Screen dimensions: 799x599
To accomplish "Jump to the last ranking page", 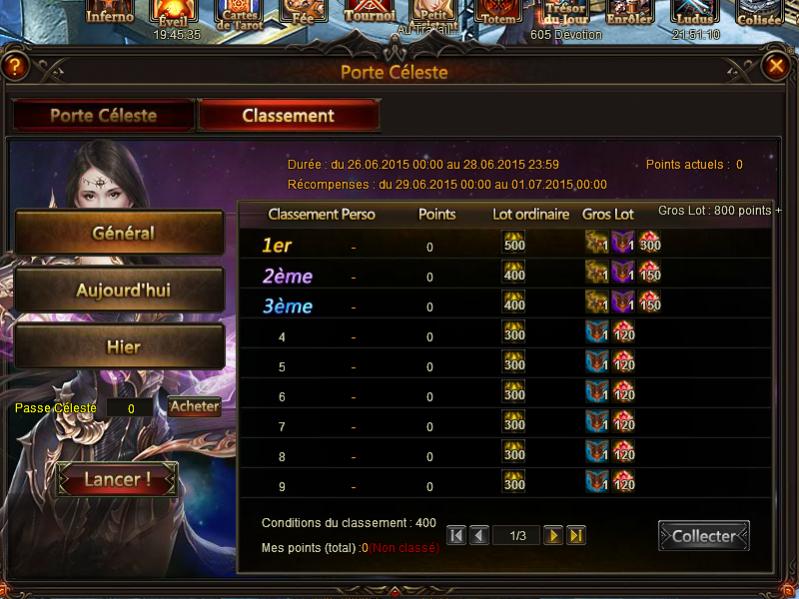I will coord(576,536).
